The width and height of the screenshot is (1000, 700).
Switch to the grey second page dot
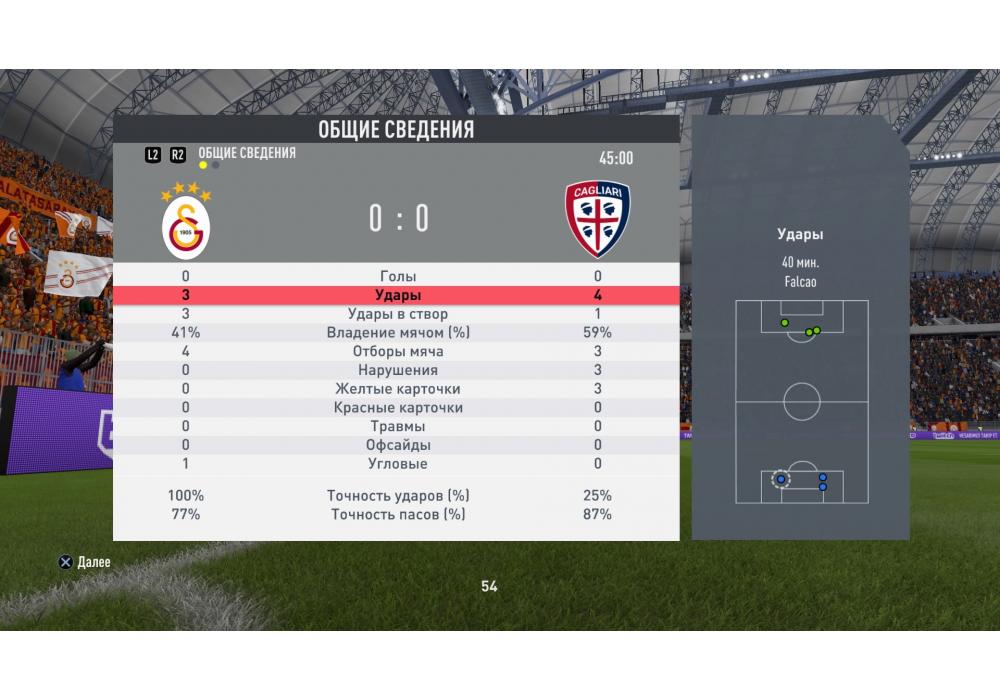216,165
